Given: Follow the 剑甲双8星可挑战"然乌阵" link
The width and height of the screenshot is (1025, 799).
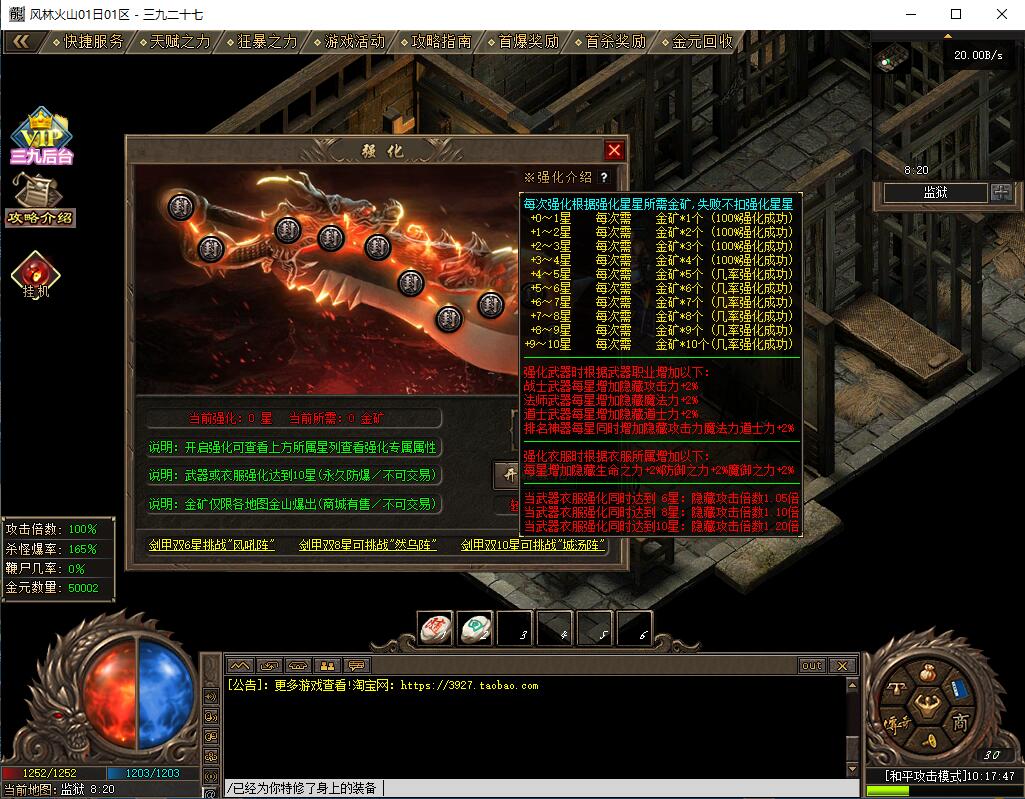Looking at the screenshot, I should tap(368, 545).
